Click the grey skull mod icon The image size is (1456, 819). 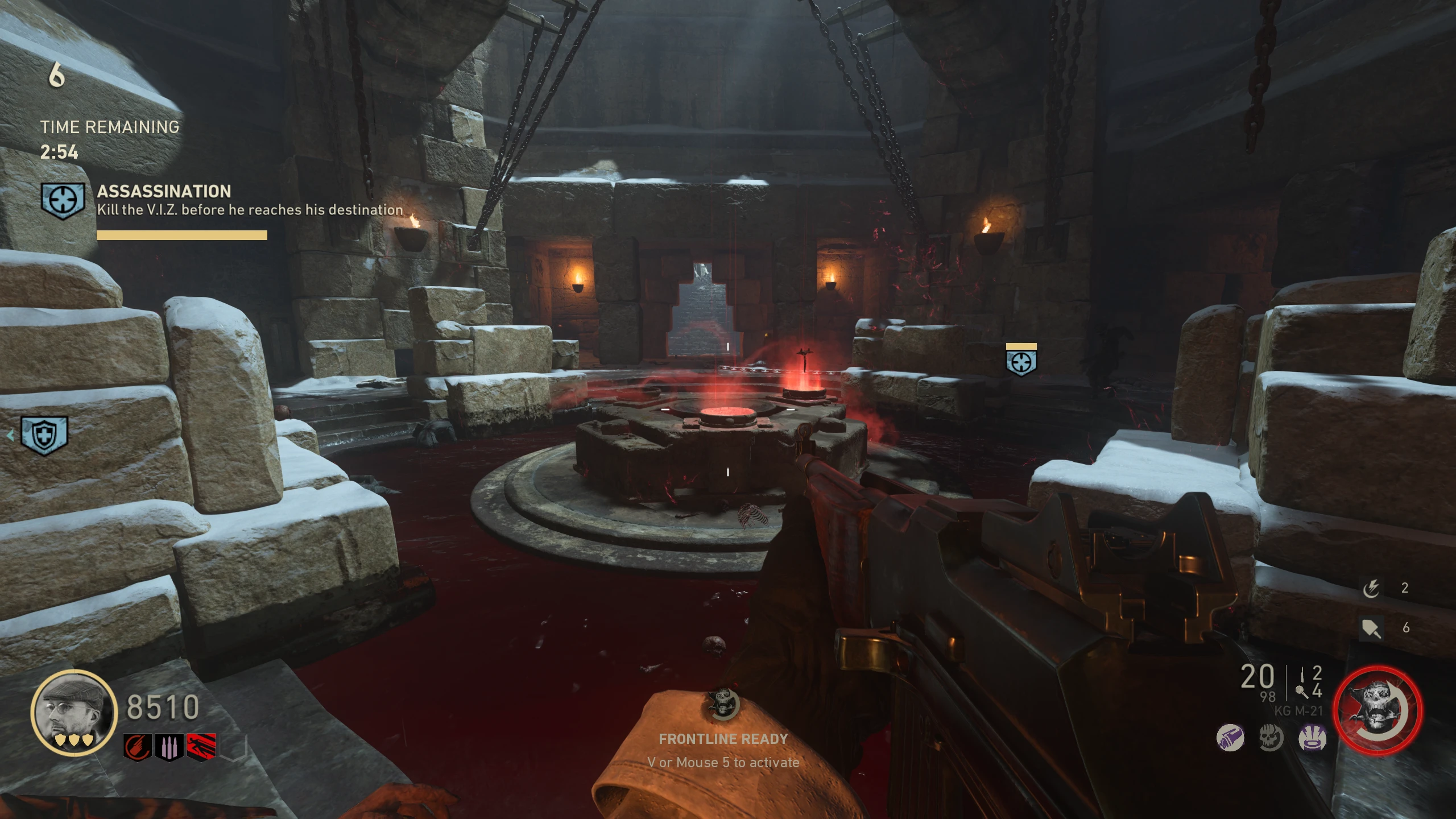click(x=1271, y=738)
